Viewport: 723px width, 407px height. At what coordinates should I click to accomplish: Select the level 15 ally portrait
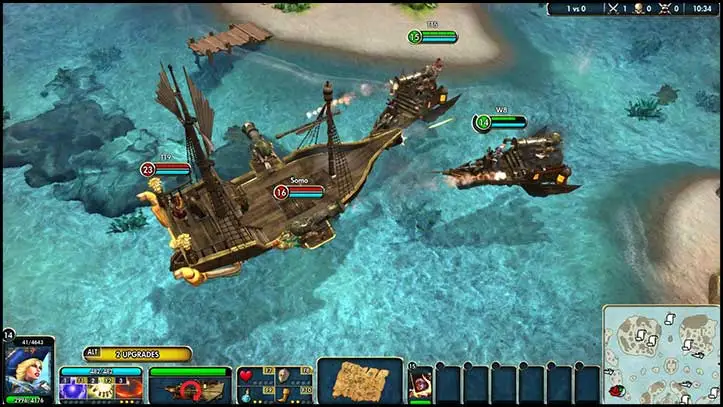(x=420, y=384)
